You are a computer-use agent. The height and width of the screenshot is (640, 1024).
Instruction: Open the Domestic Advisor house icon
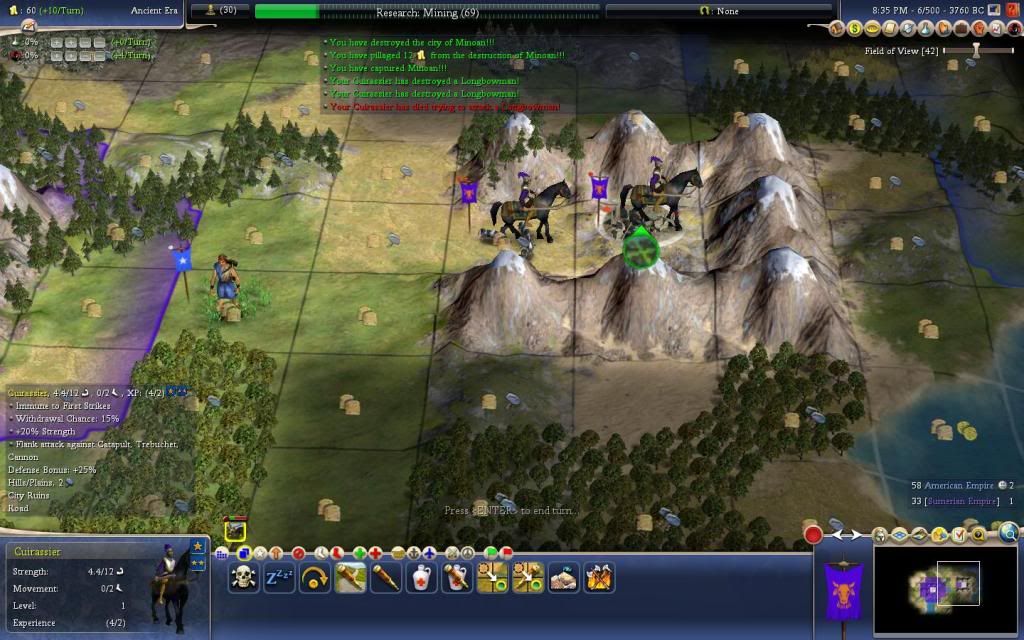coord(840,29)
